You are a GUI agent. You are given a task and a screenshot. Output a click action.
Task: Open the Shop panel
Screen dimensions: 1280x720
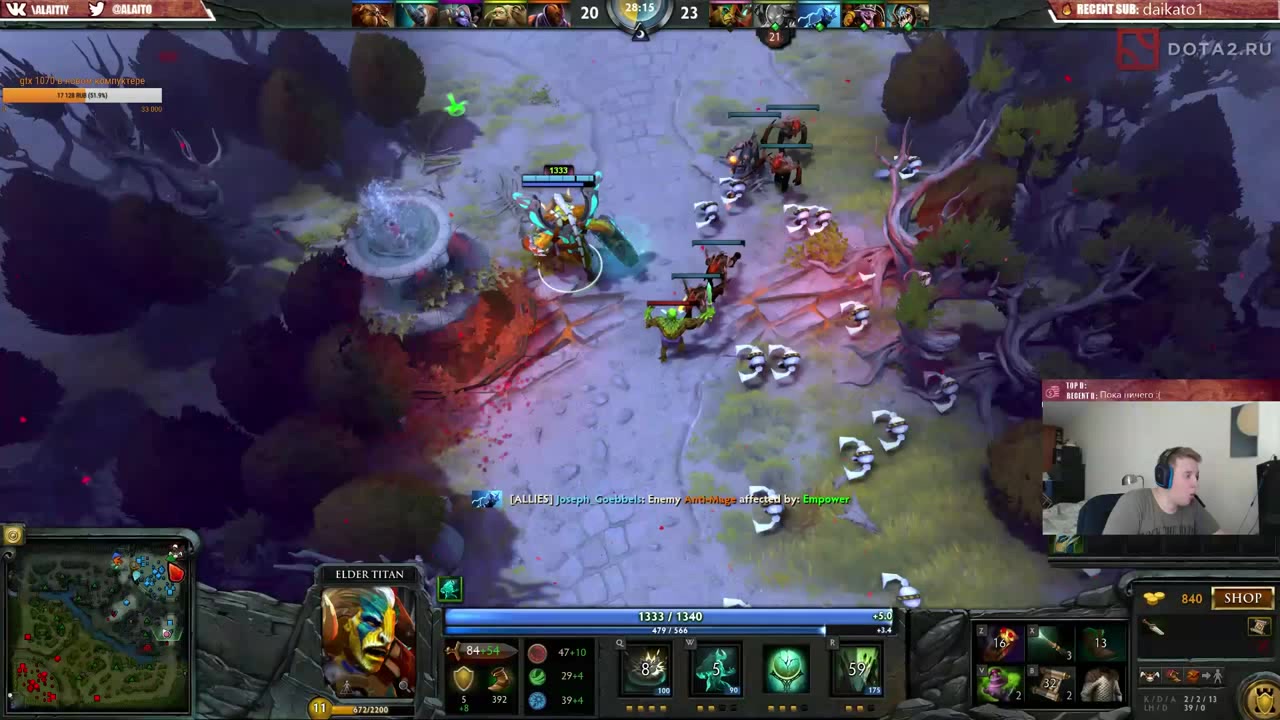coord(1243,598)
